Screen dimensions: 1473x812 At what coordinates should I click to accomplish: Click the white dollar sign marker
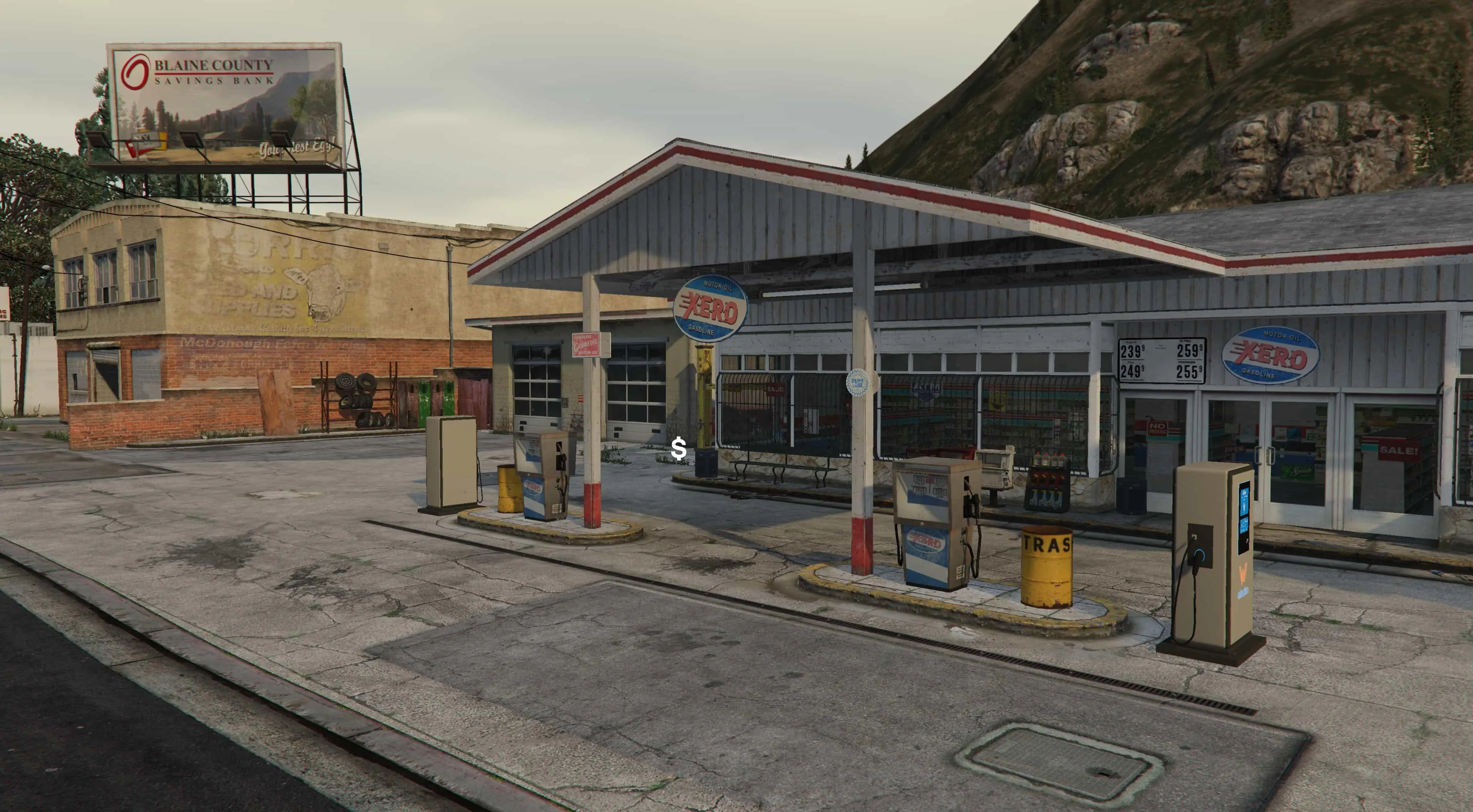point(679,449)
